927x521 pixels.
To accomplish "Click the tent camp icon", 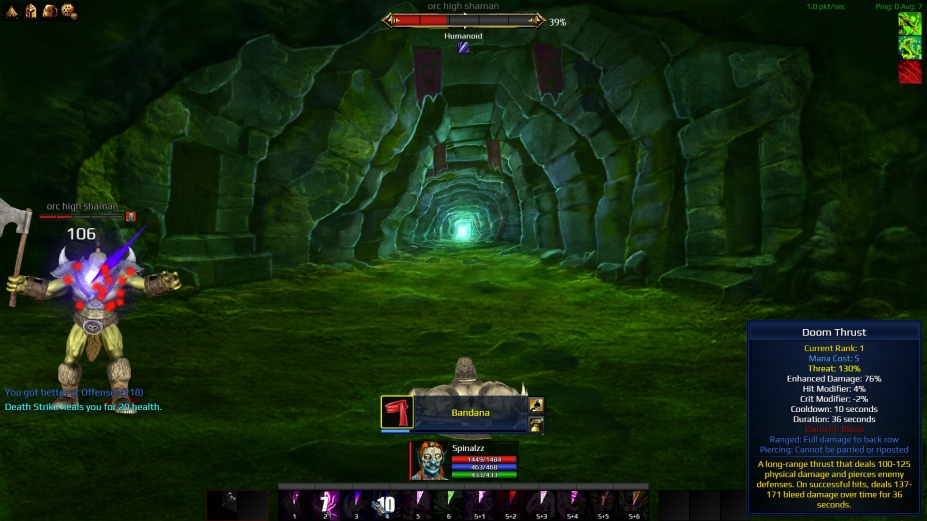I will tap(13, 11).
